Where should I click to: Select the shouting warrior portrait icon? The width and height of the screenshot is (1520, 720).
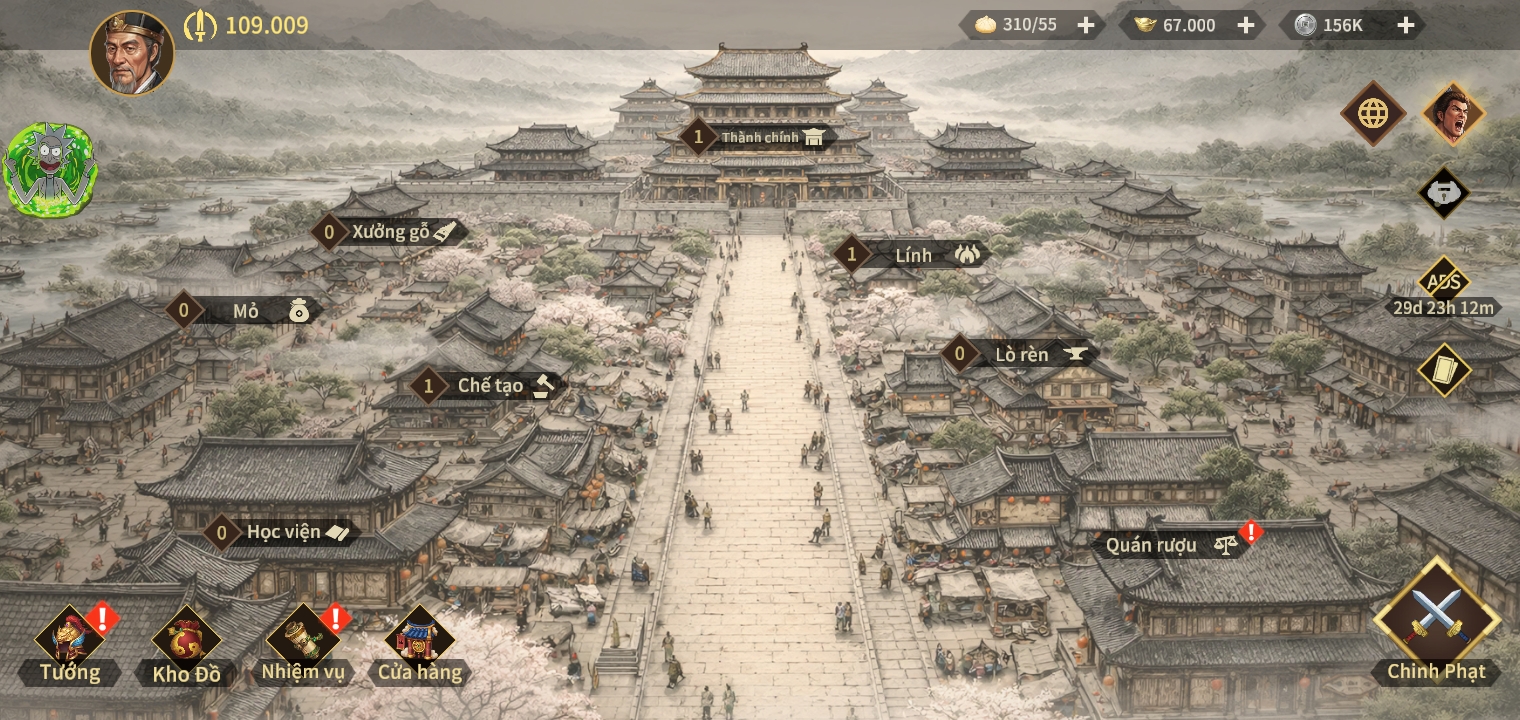[1453, 114]
